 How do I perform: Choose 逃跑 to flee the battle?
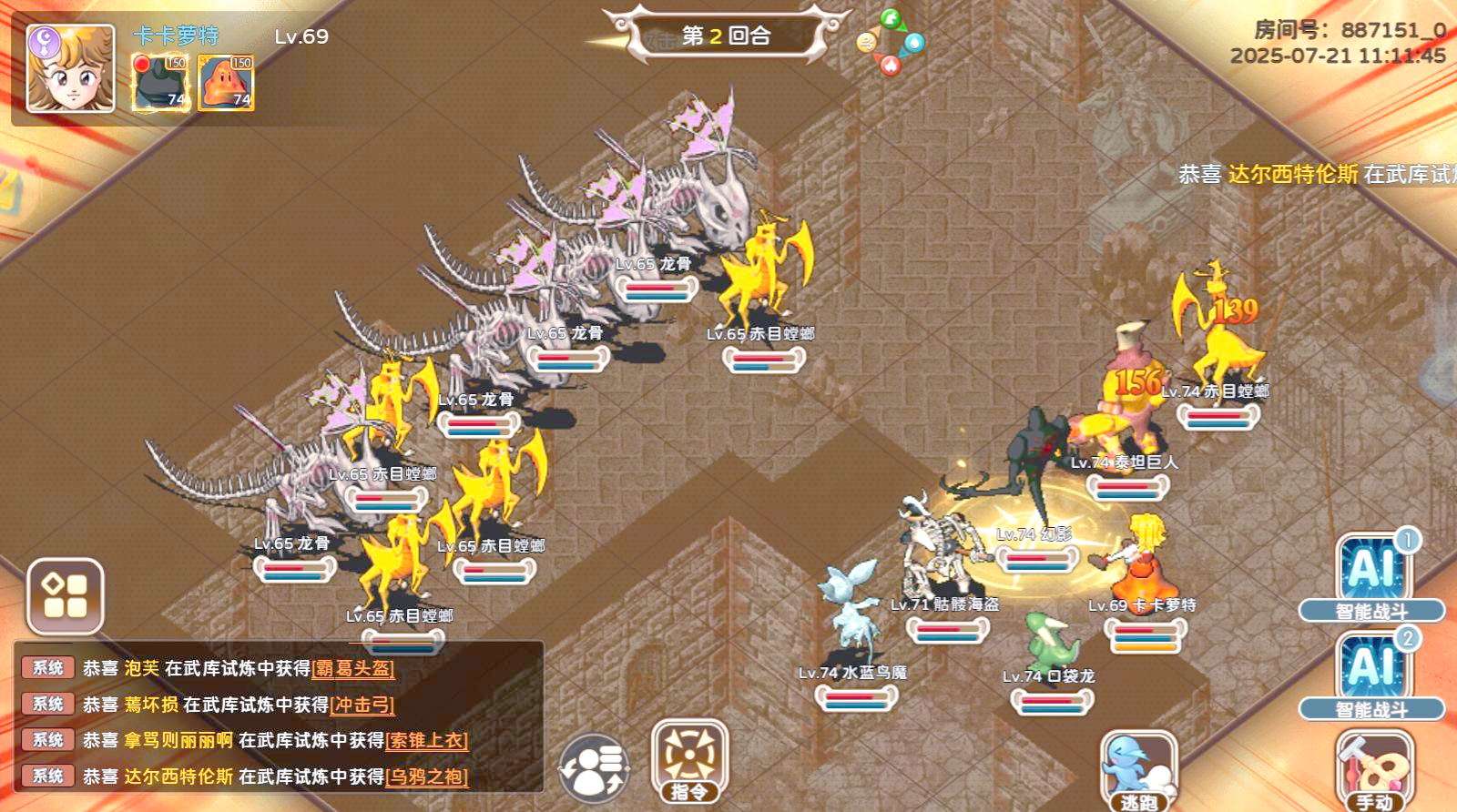pos(1138,770)
